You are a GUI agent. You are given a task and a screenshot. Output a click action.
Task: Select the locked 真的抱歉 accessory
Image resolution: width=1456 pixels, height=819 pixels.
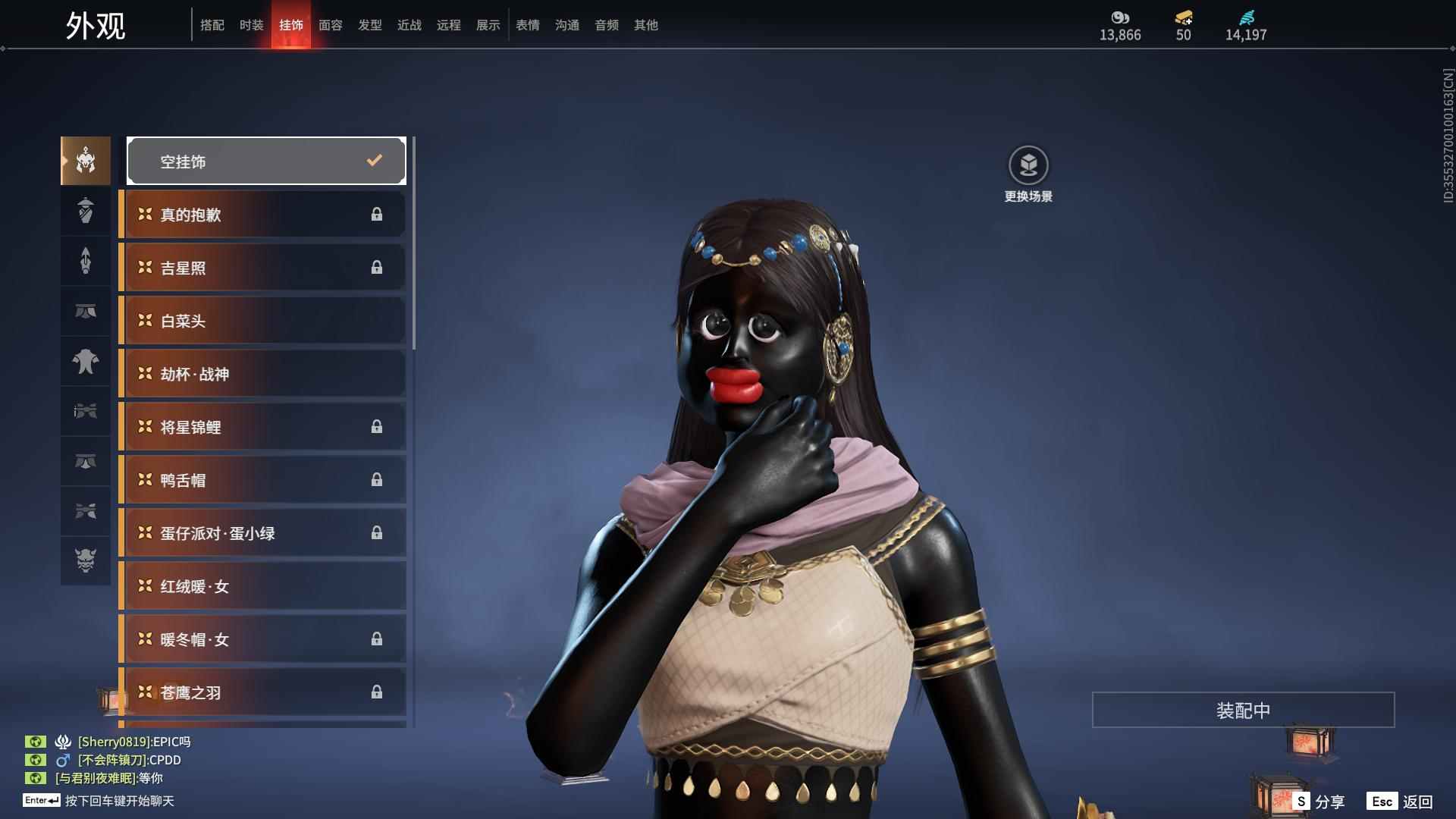[262, 215]
